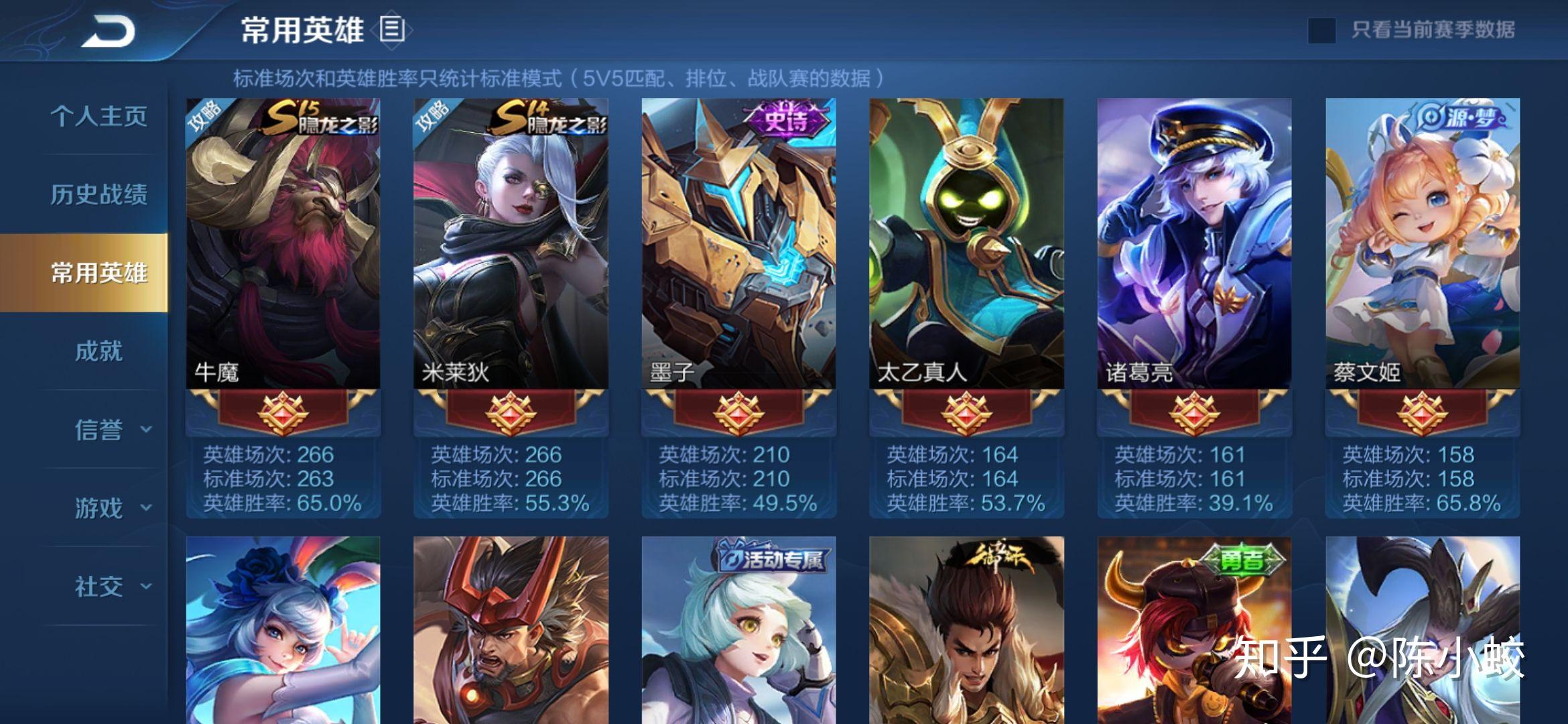Go back using the return arrow

pos(109,32)
